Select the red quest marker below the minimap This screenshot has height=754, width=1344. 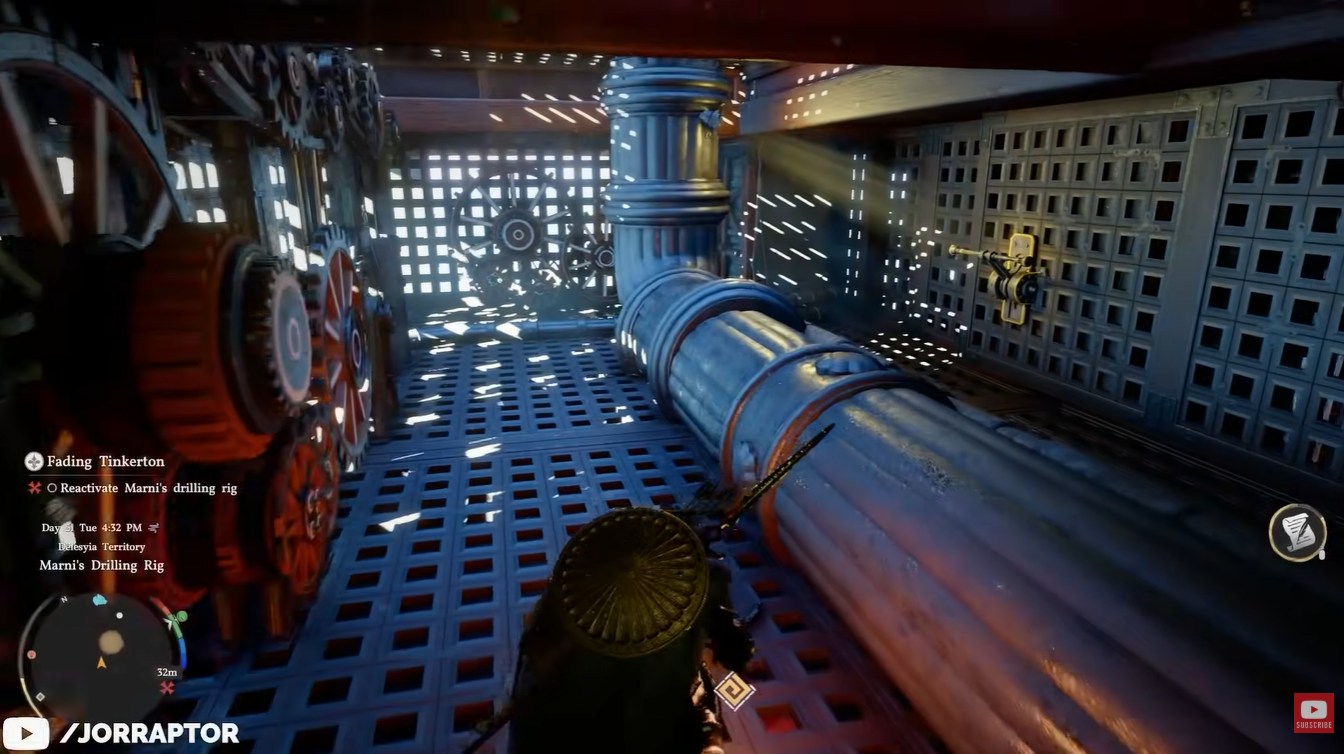(x=167, y=686)
